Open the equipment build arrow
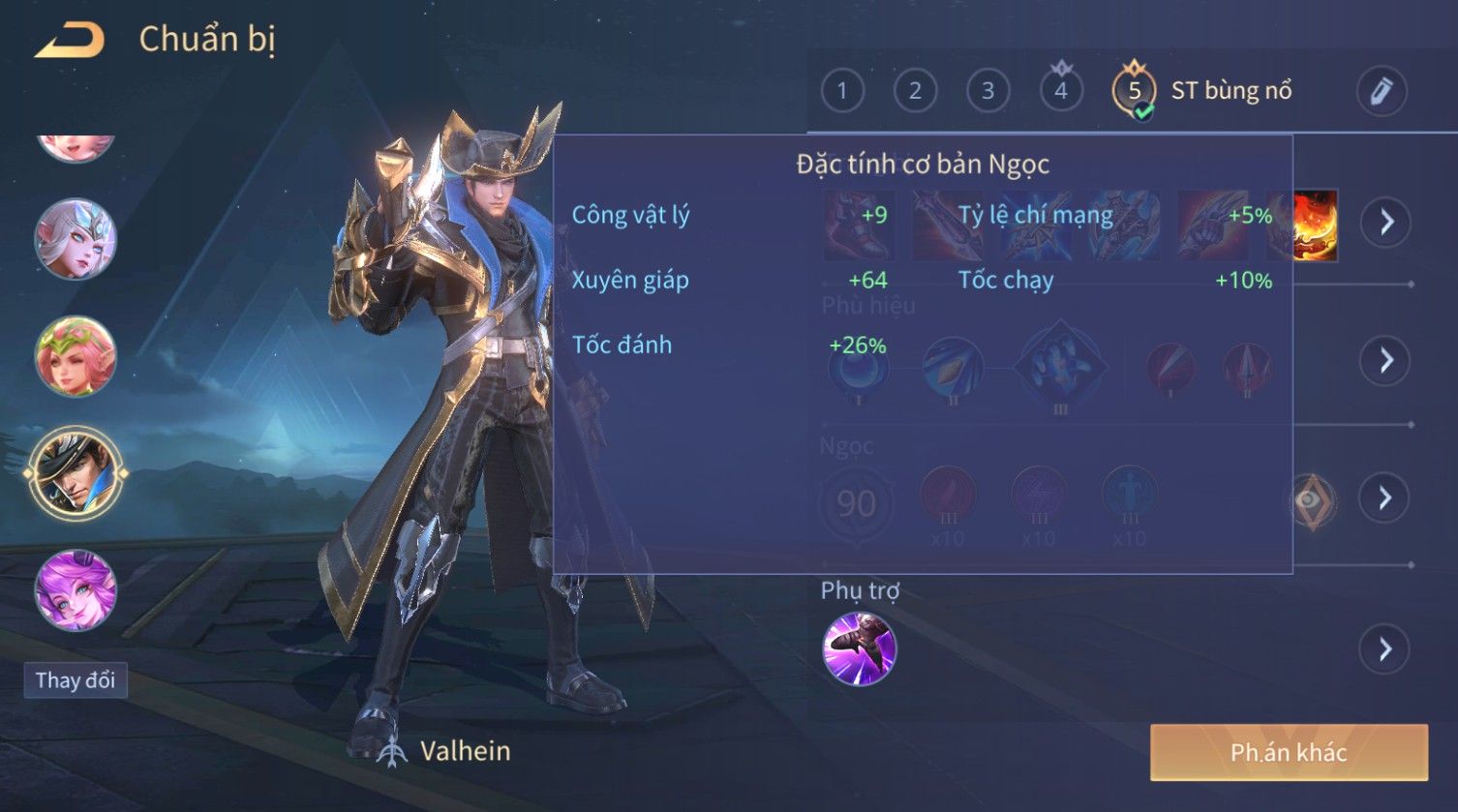1458x812 pixels. [x=1385, y=223]
